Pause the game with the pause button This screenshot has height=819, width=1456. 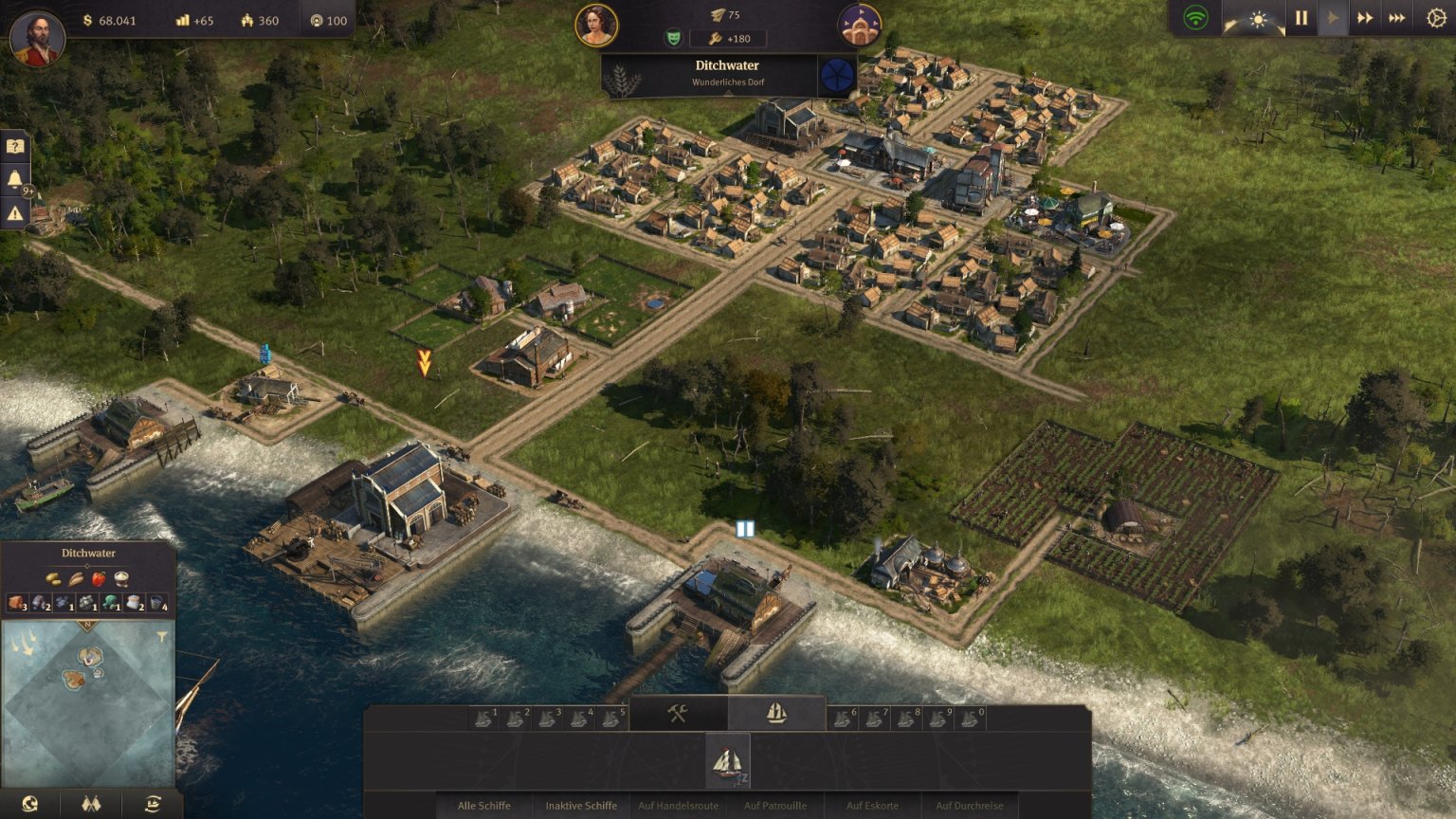pyautogui.click(x=1300, y=16)
